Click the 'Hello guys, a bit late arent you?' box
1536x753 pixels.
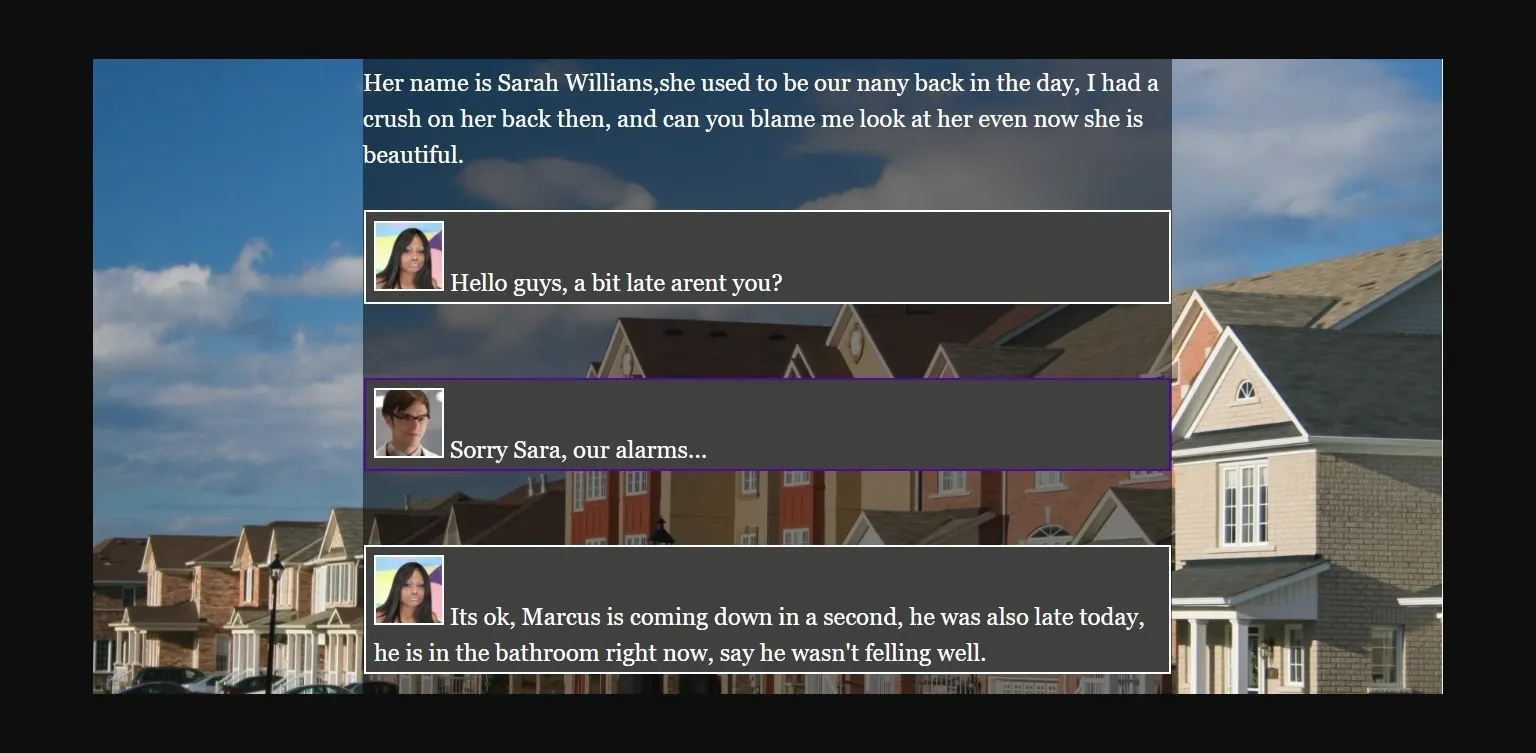(767, 256)
